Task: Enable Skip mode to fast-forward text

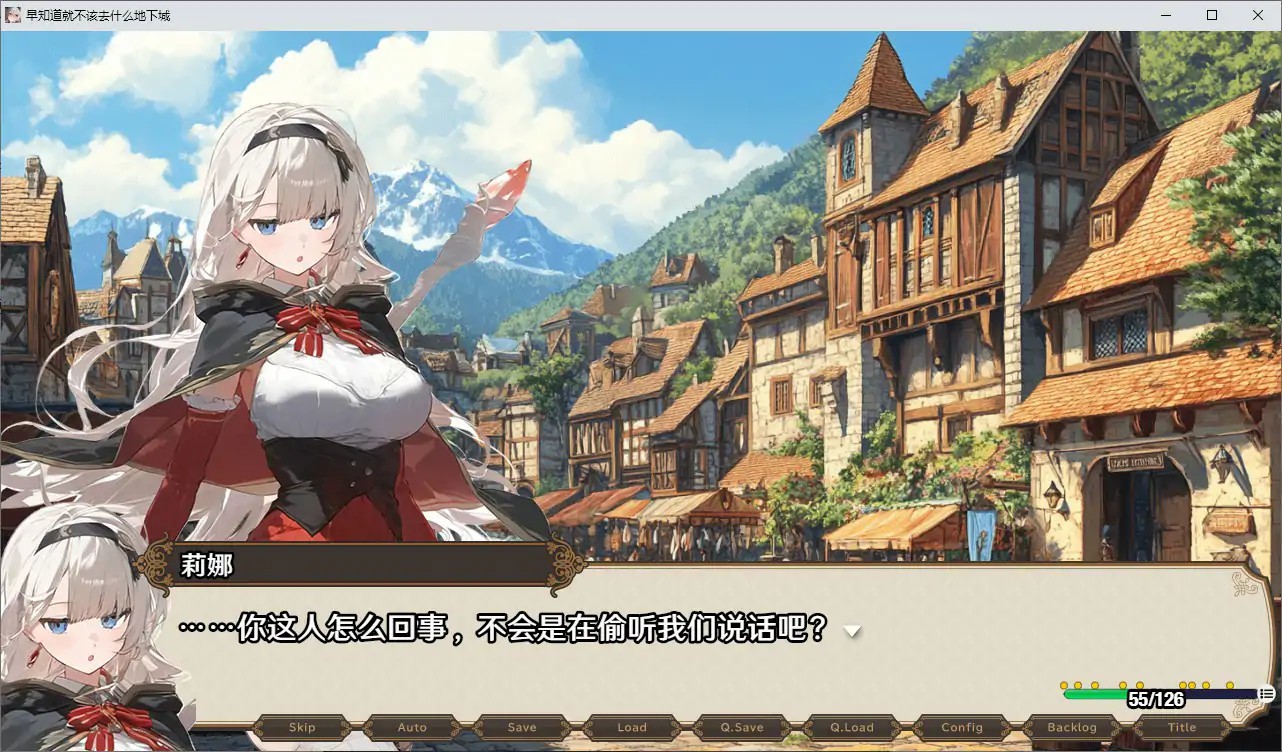Action: (301, 727)
